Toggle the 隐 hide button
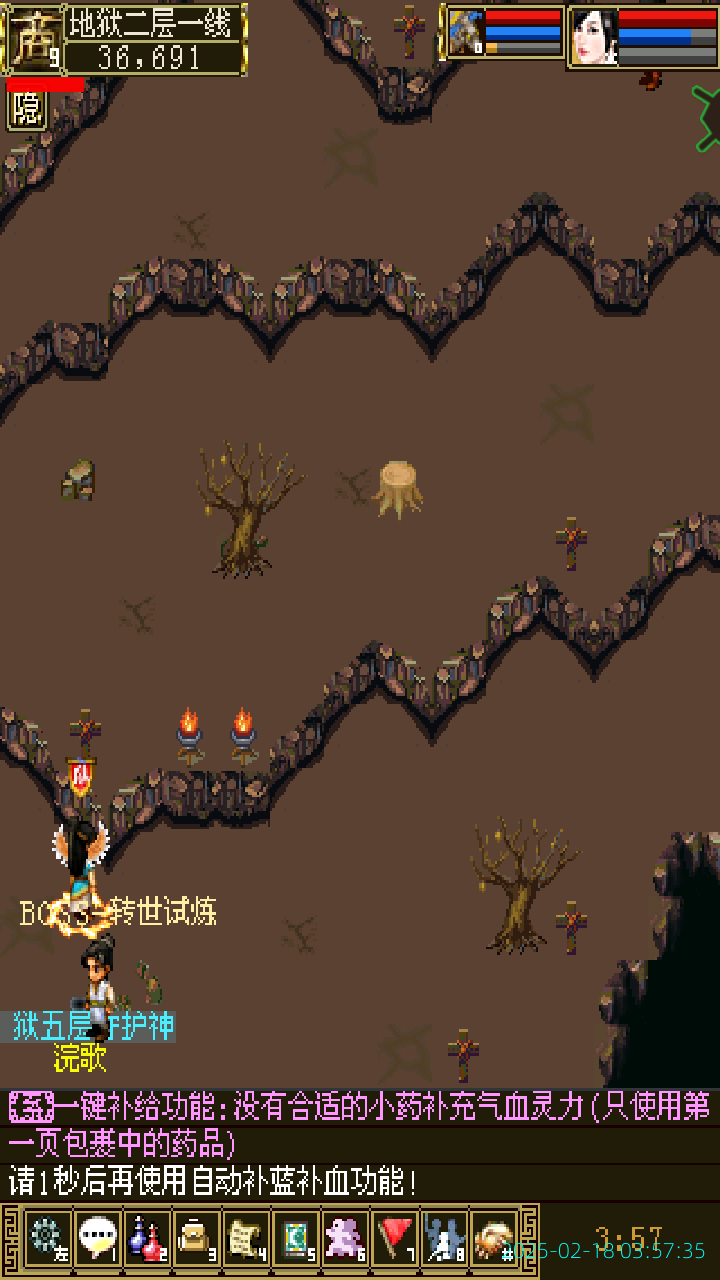720x1280 pixels. tap(27, 110)
